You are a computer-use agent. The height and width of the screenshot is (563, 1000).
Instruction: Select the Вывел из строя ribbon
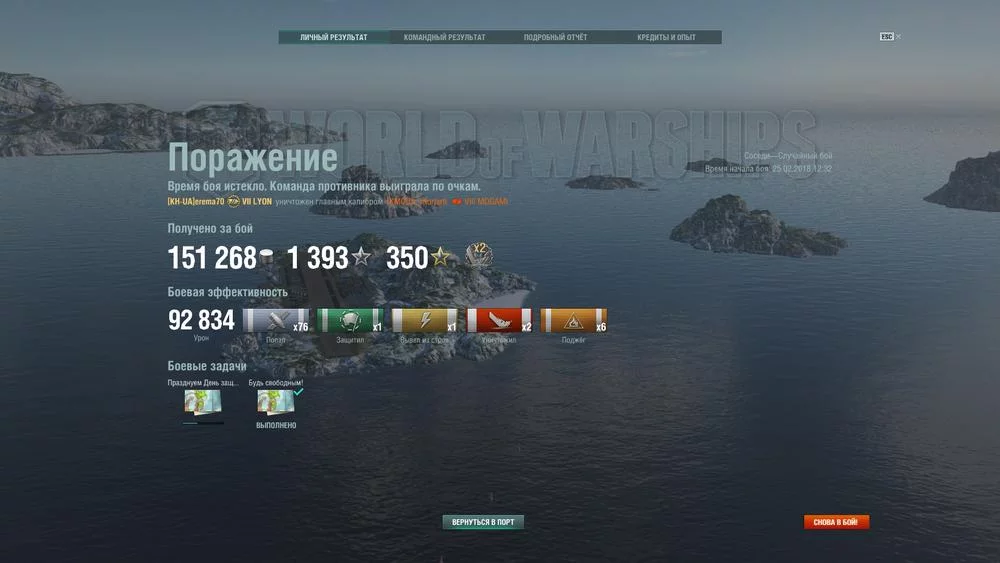[x=425, y=321]
